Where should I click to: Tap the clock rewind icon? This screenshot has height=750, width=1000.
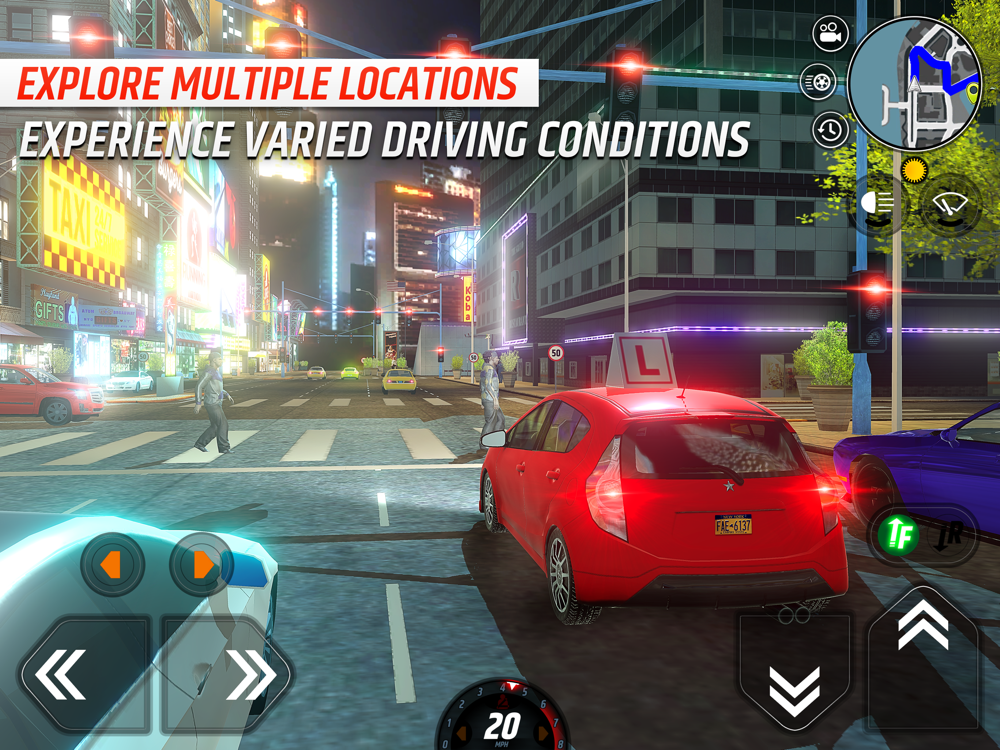point(829,130)
